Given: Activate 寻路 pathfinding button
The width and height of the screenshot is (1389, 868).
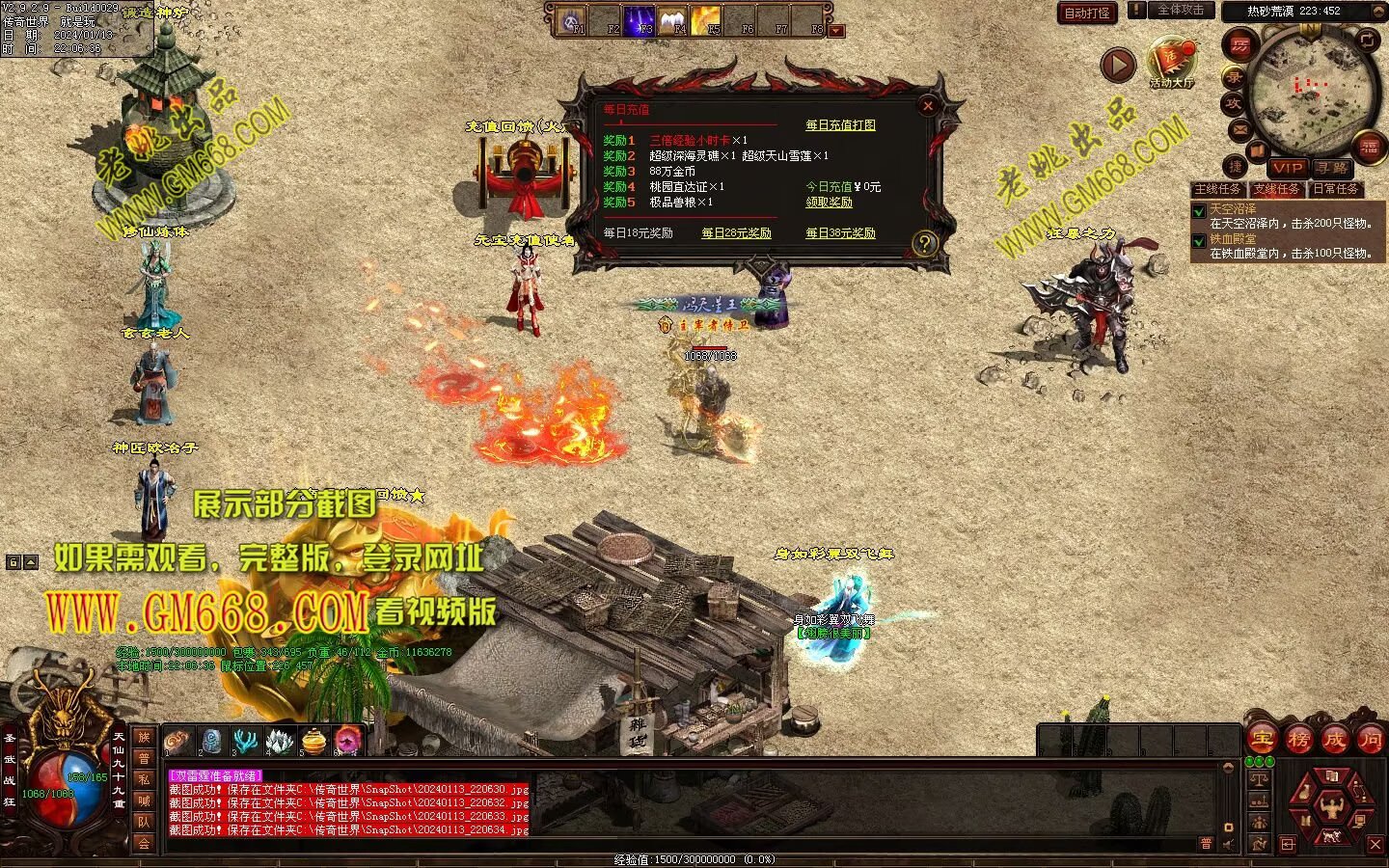Looking at the screenshot, I should click(x=1331, y=168).
